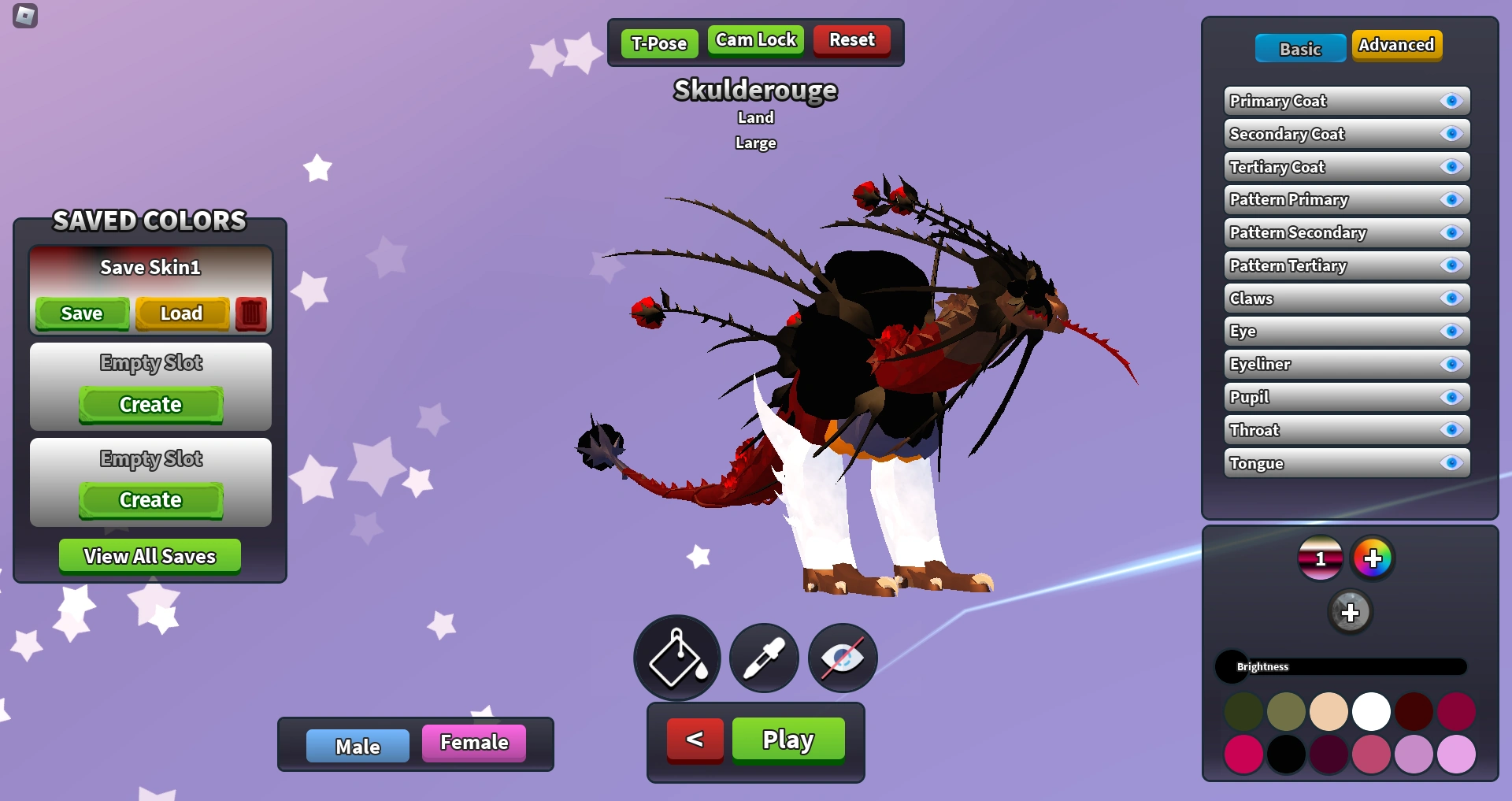The image size is (1512, 801).
Task: Click View All Saves
Action: (149, 556)
